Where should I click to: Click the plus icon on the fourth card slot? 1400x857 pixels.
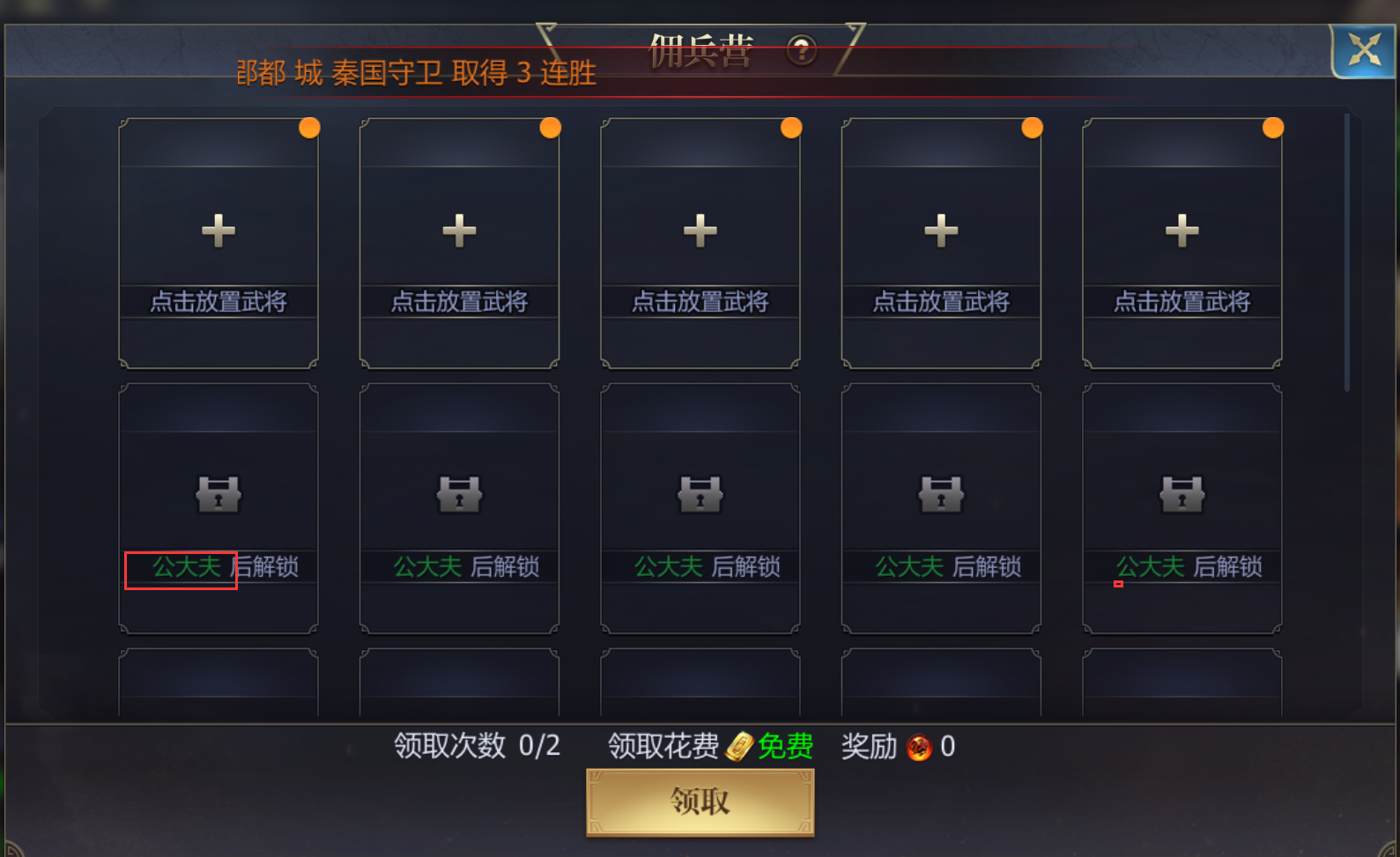pos(940,230)
